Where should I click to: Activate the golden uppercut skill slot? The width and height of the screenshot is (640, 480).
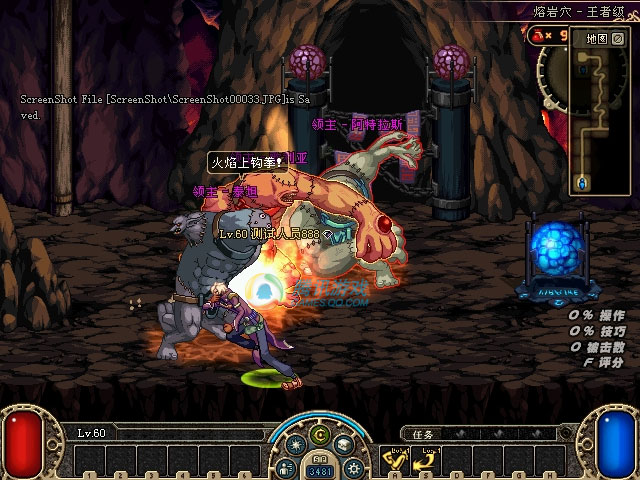tap(395, 461)
